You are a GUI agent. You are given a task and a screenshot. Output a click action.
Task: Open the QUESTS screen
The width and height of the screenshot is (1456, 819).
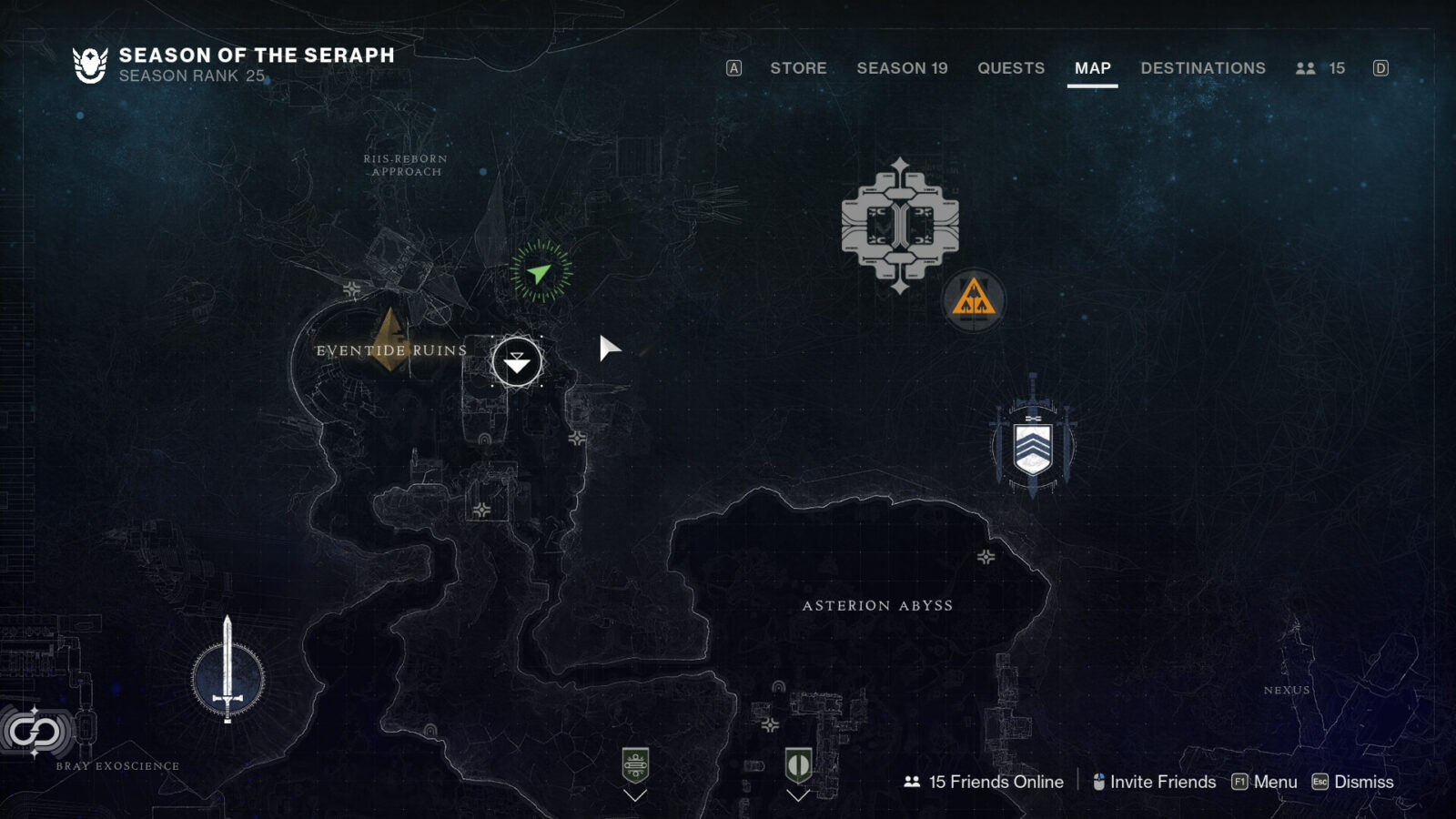1010,68
